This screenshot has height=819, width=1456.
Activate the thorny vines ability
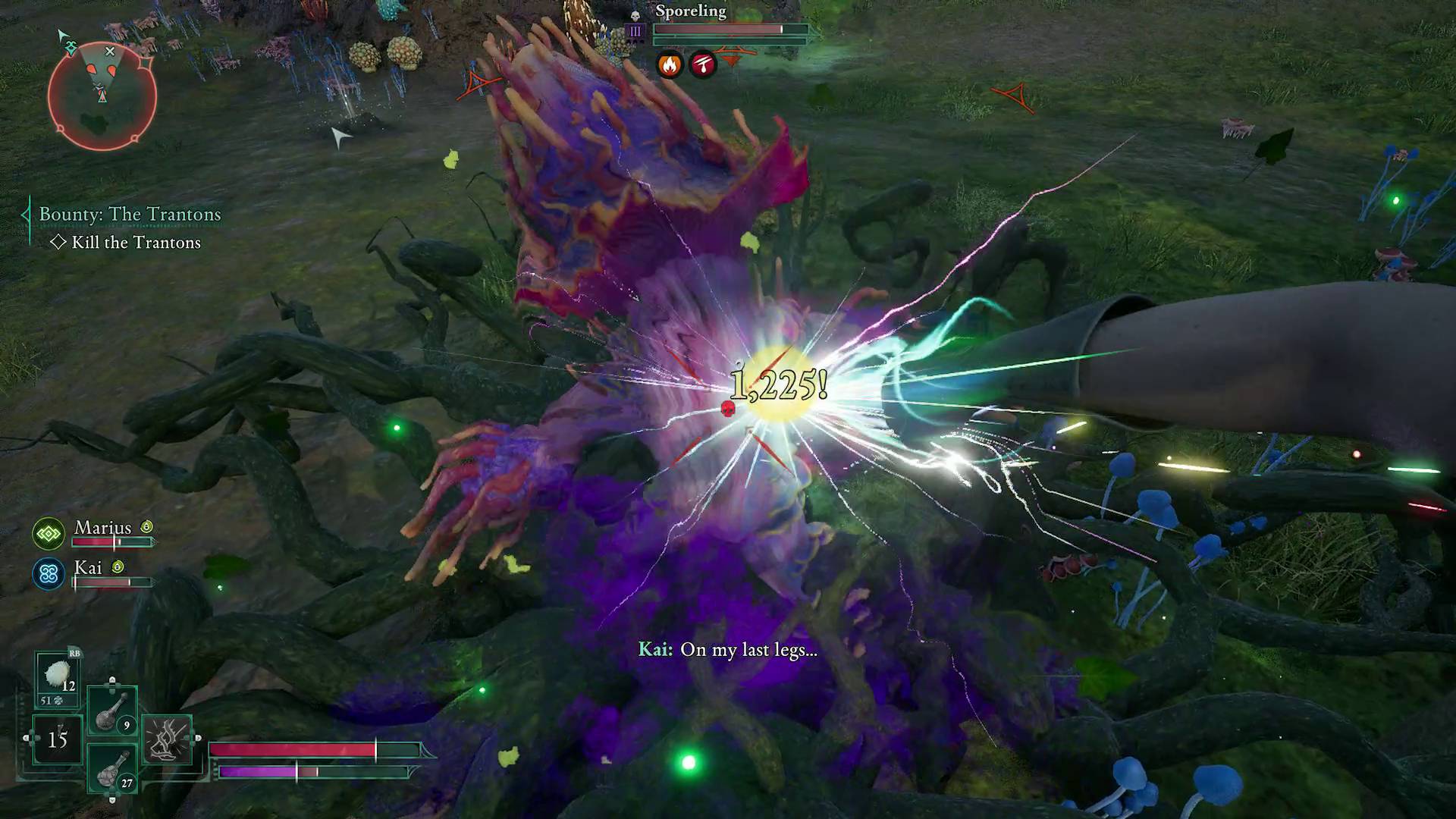click(x=167, y=739)
